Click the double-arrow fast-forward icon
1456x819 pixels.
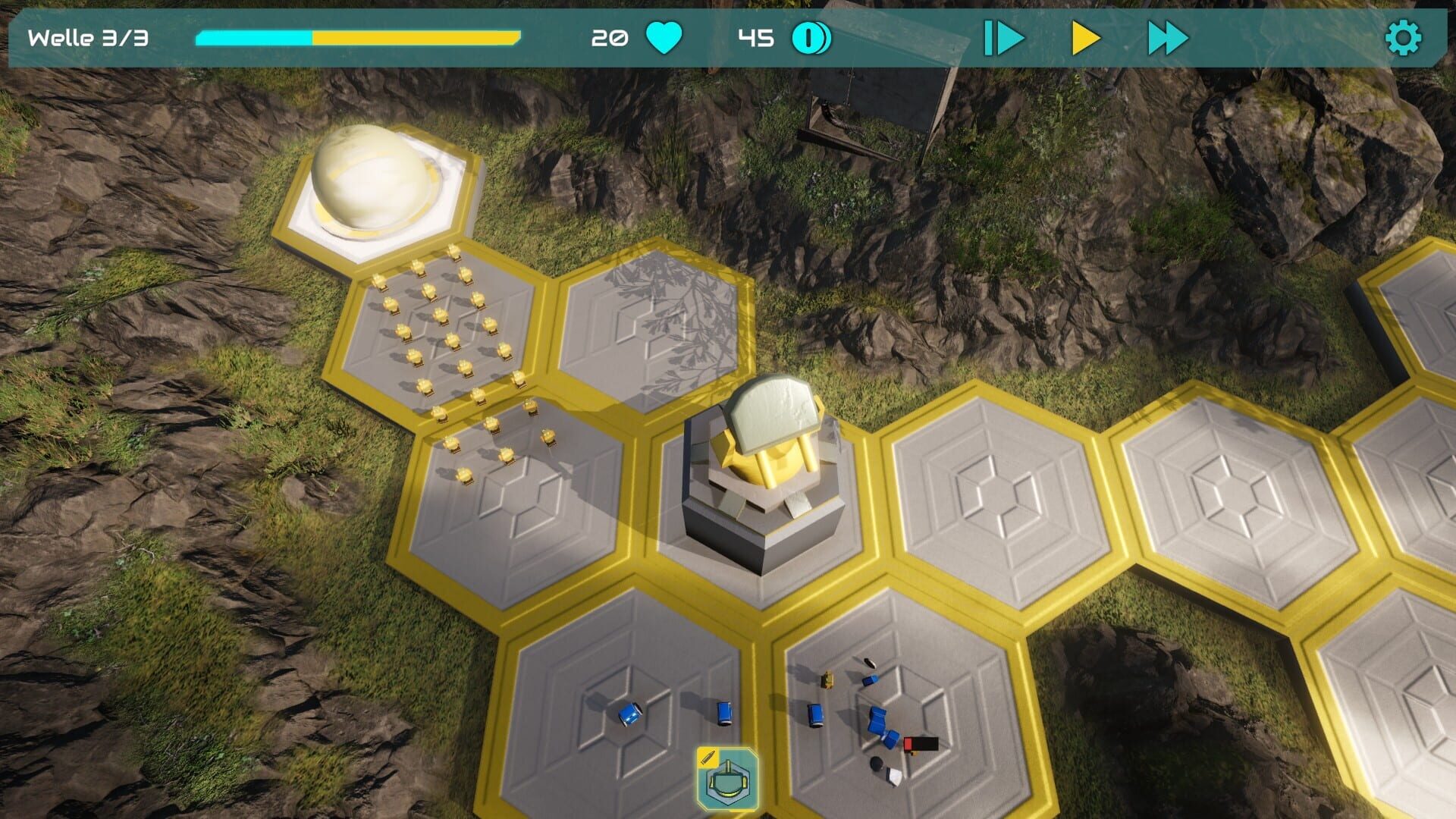pos(1168,36)
